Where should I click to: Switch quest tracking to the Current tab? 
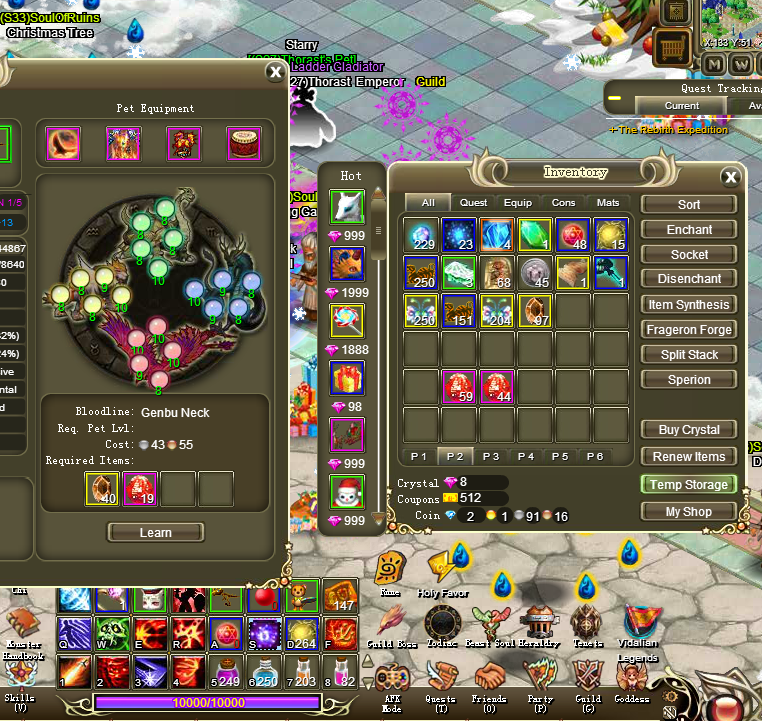click(681, 105)
